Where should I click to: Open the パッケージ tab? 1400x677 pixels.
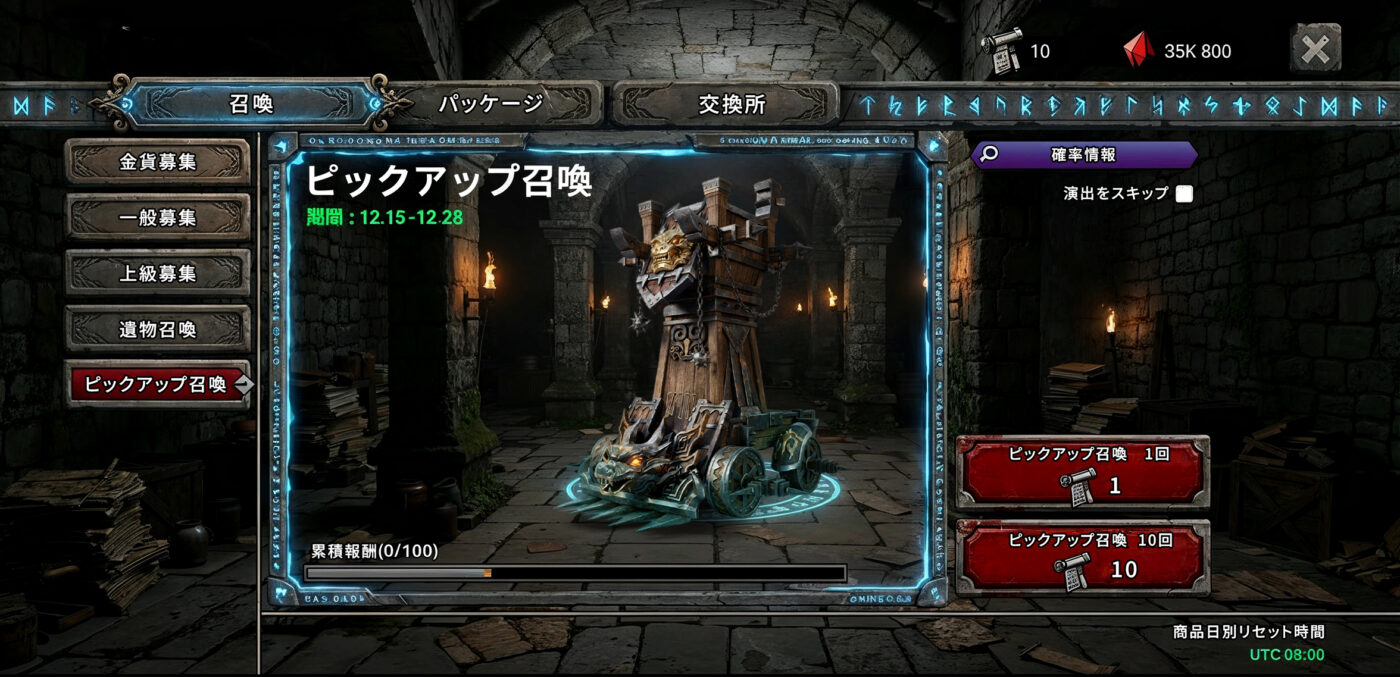click(492, 103)
